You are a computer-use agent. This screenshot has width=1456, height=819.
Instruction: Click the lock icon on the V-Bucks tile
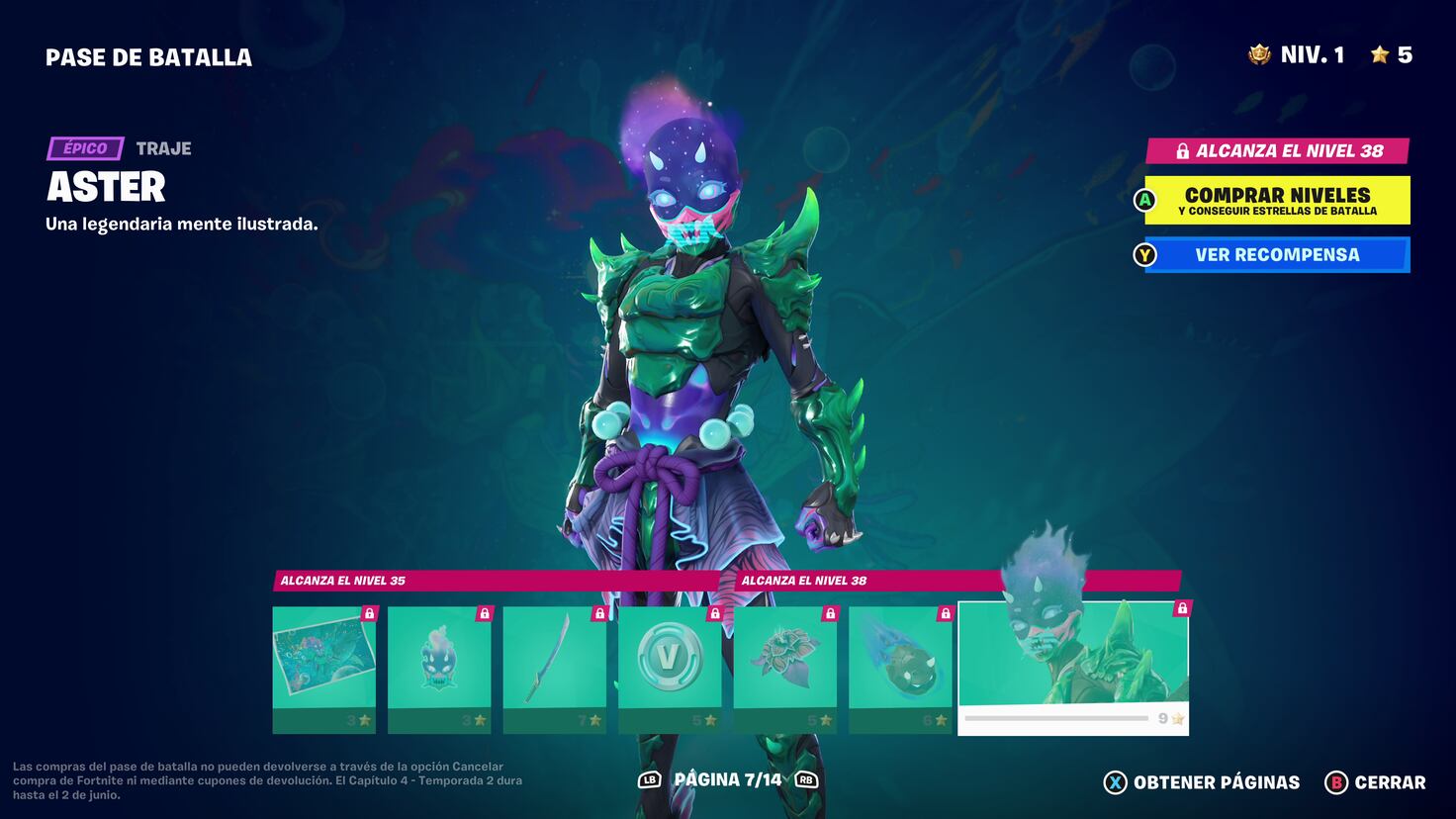click(x=713, y=613)
